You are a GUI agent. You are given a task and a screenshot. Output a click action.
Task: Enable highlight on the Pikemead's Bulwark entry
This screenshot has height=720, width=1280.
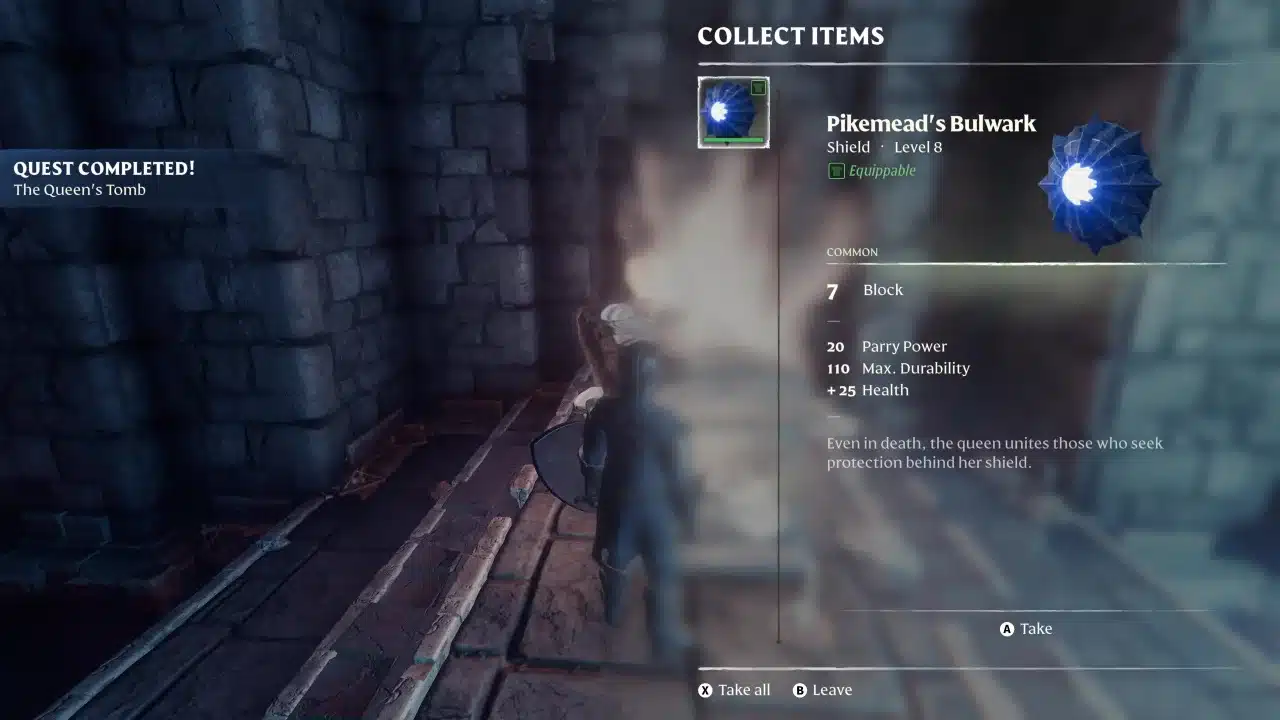pos(930,123)
